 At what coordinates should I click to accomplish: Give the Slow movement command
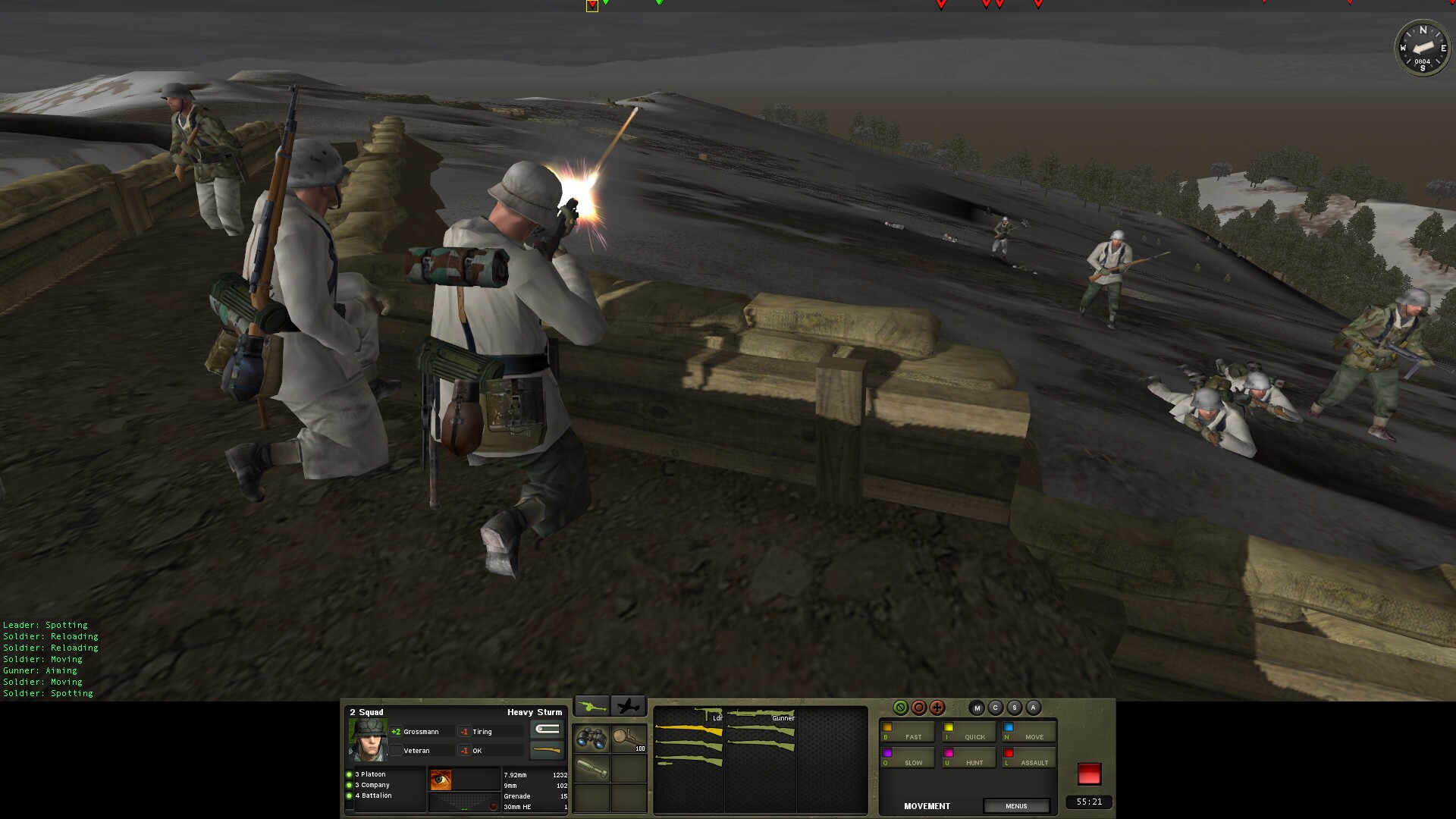(x=907, y=758)
